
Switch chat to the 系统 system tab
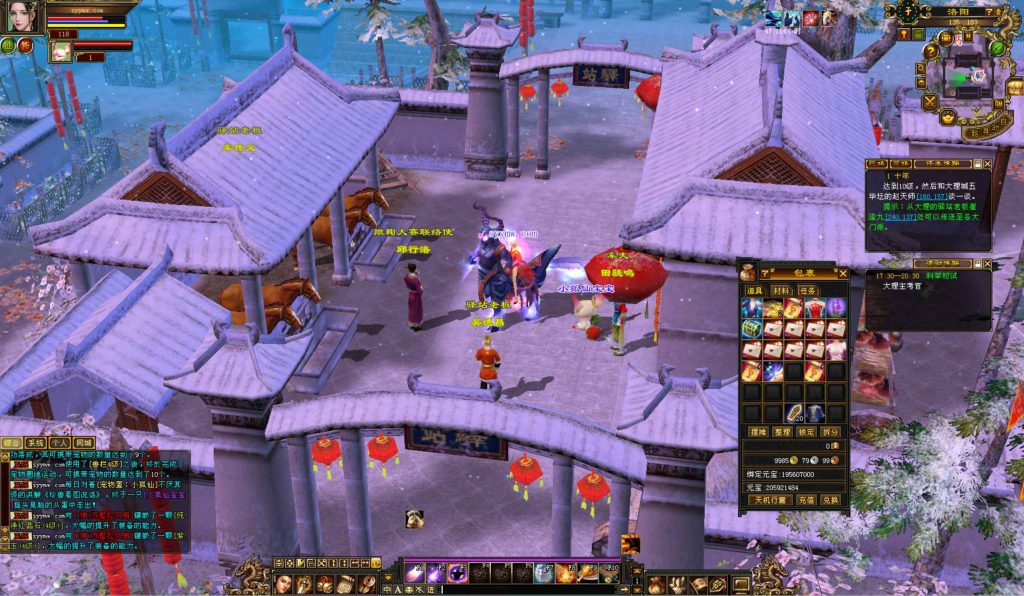click(35, 442)
